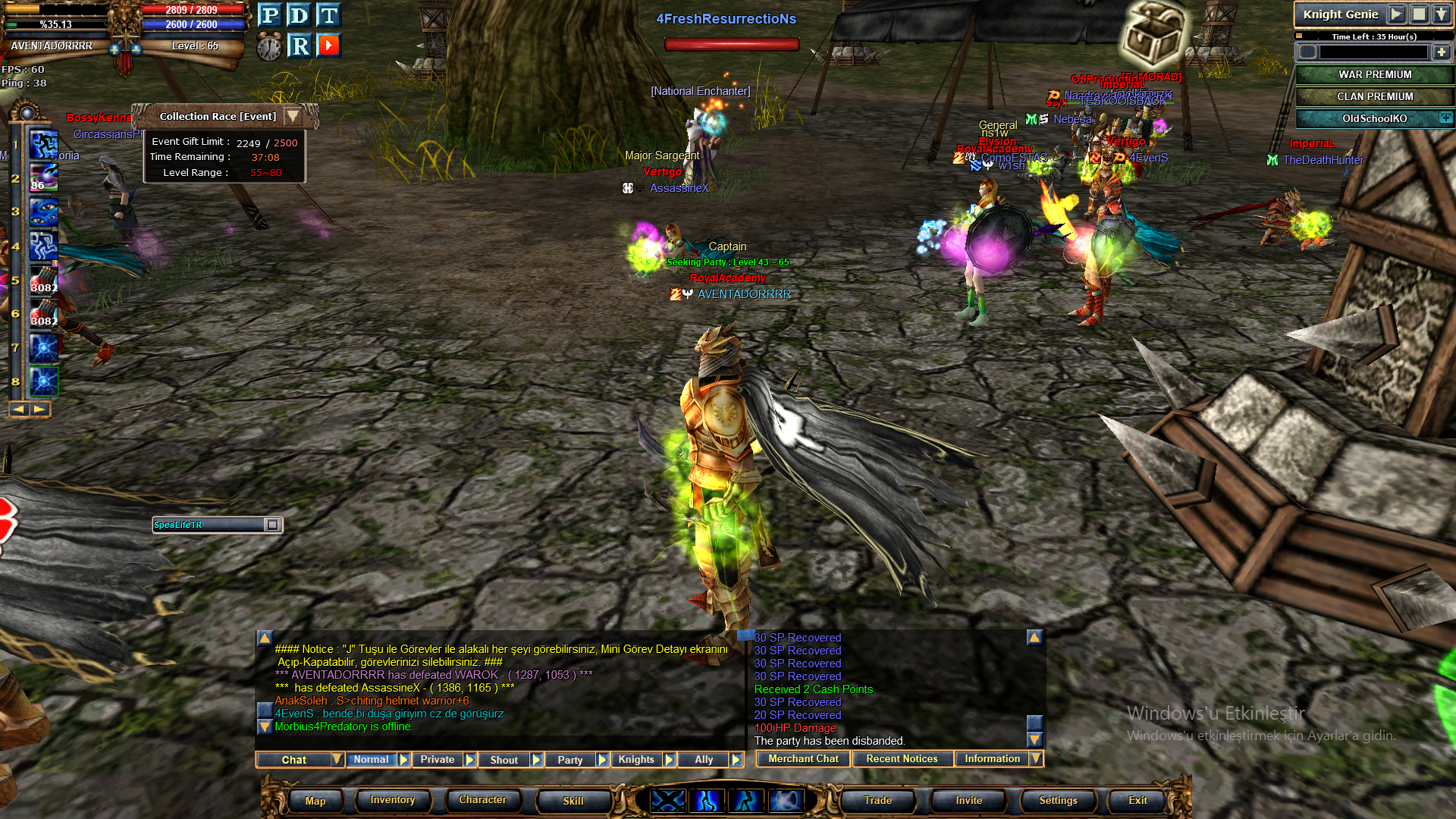Open the Inventory window
The image size is (1456, 819).
pos(392,800)
